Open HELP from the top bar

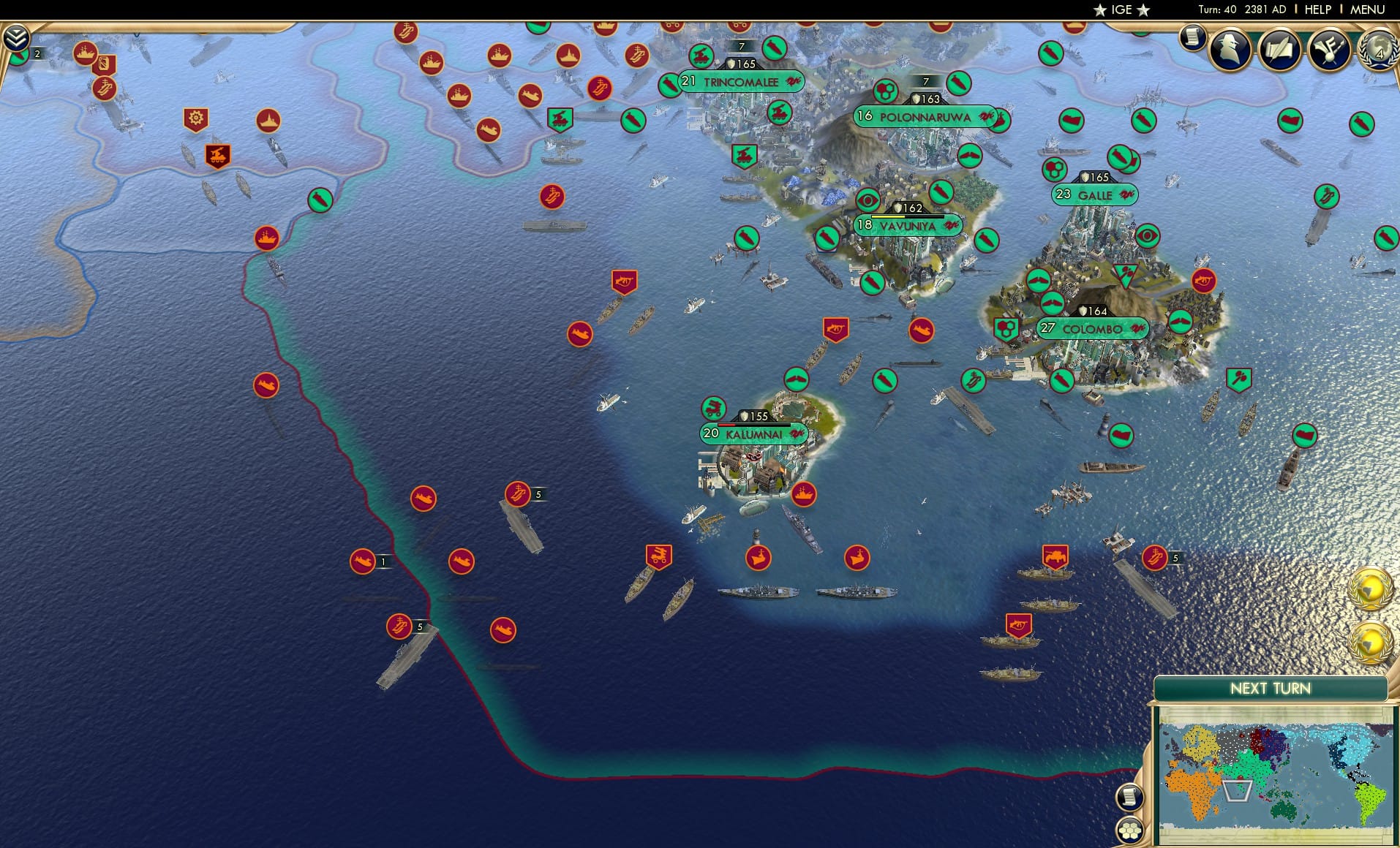coord(1317,10)
